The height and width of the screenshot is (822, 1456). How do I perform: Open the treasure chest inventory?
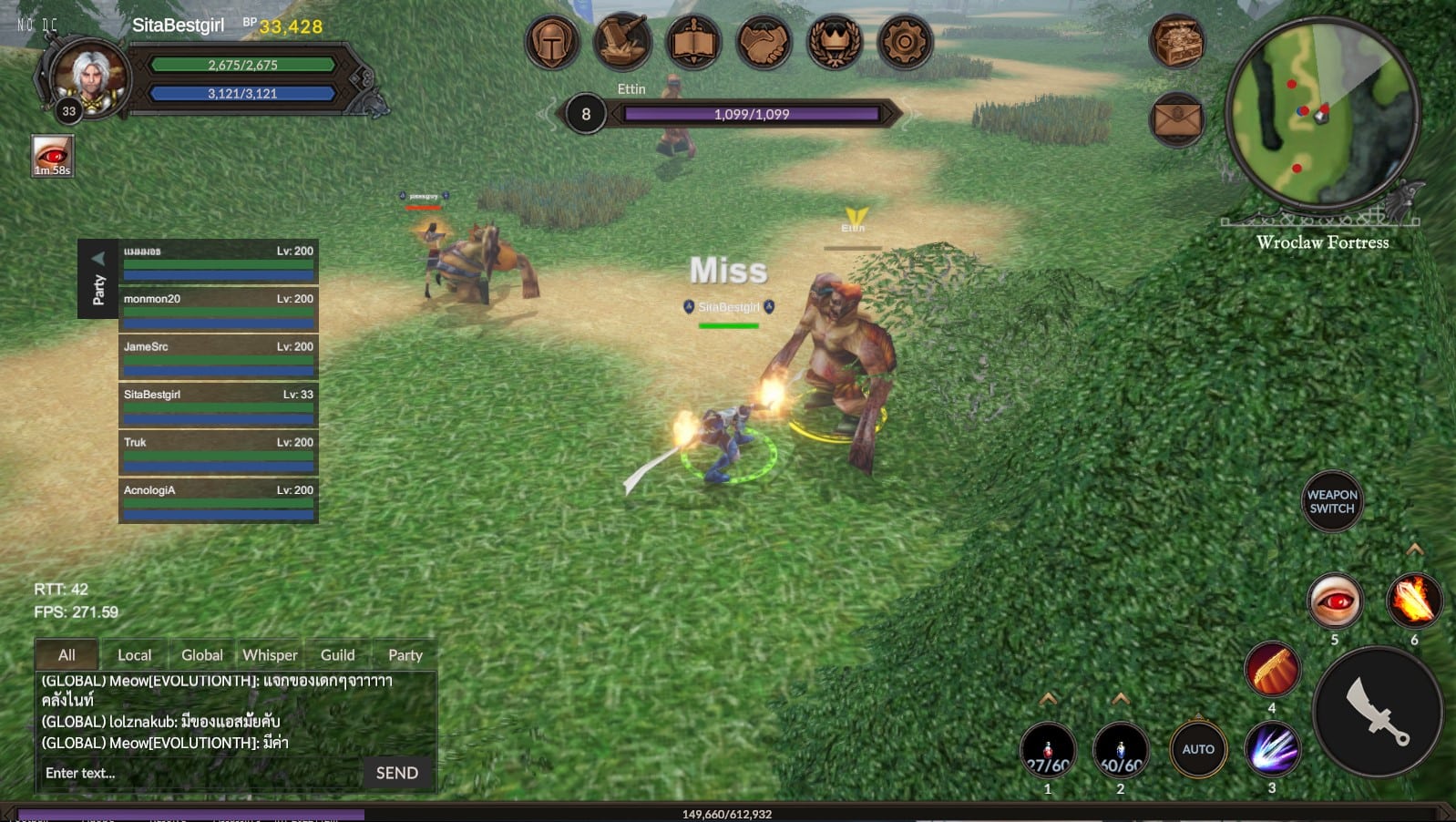(1177, 42)
